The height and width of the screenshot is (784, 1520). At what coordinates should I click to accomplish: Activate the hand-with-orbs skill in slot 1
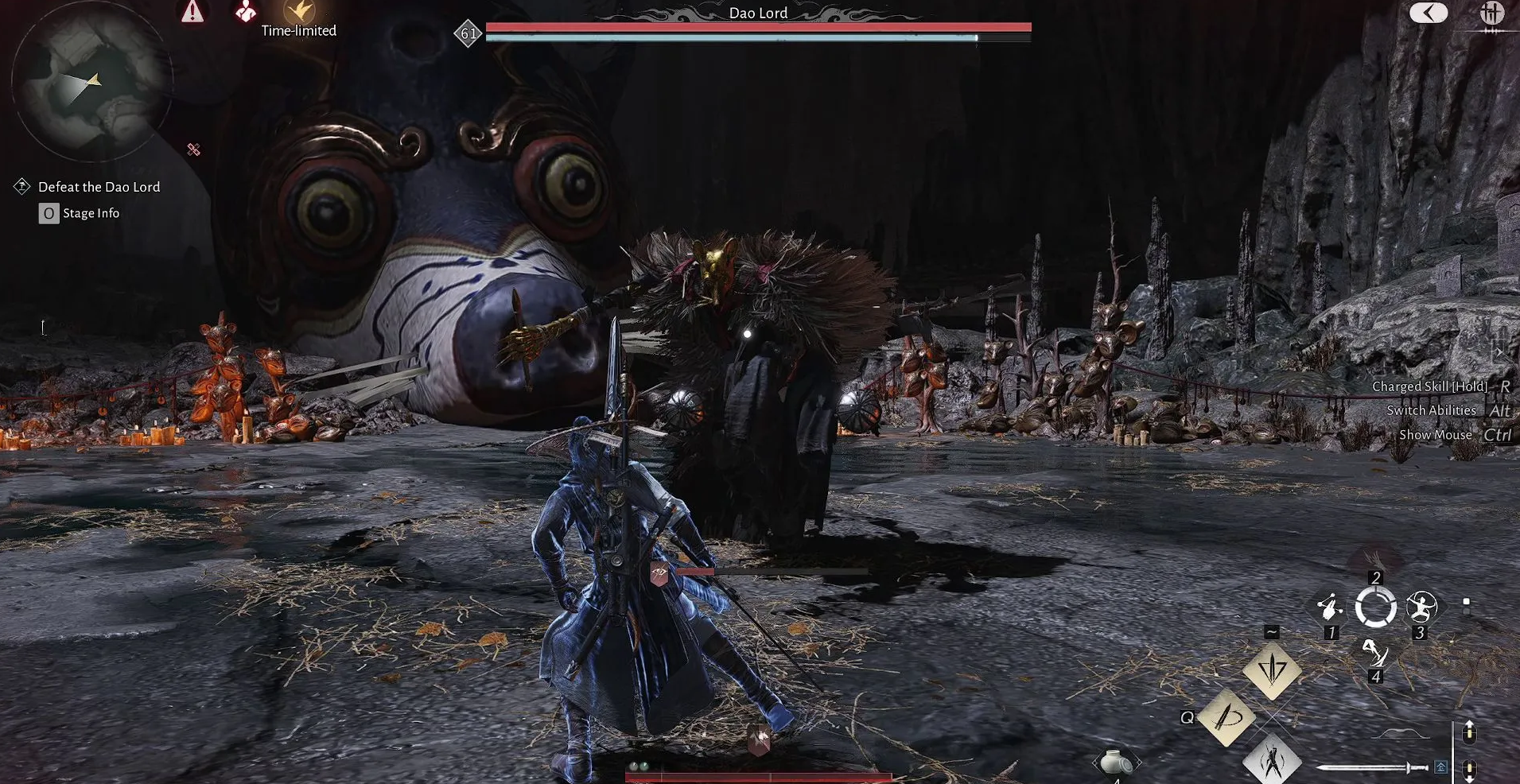[1329, 608]
